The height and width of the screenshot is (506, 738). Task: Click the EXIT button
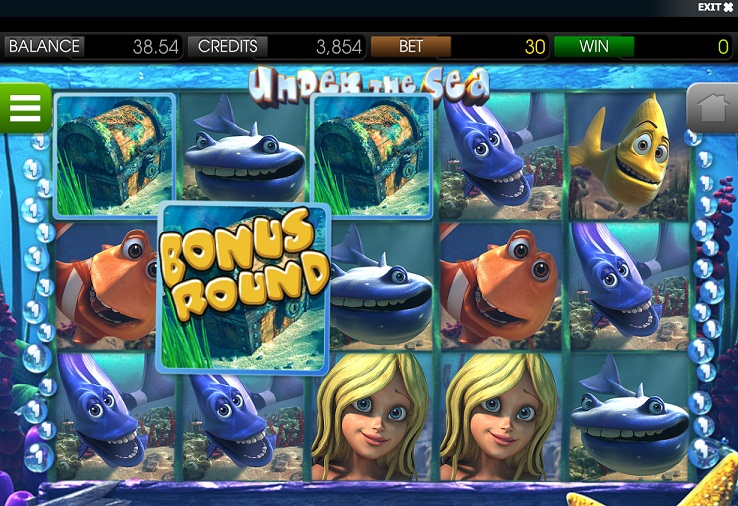point(715,8)
